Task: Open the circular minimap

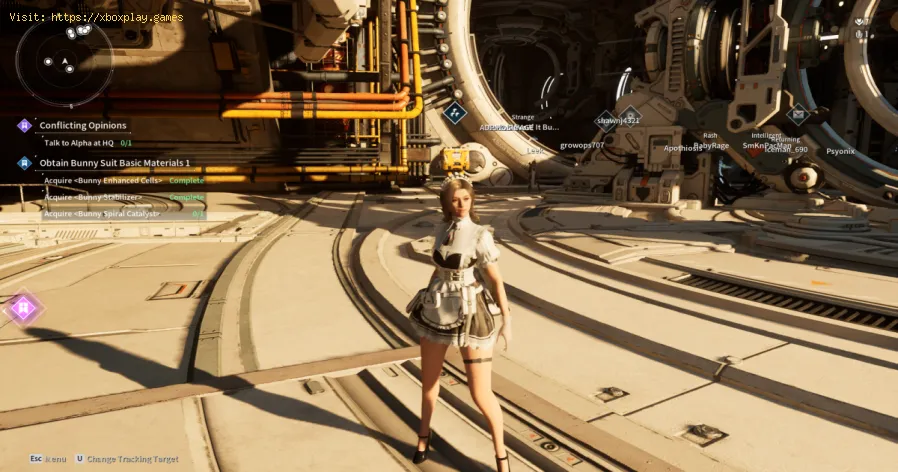Action: (x=64, y=60)
